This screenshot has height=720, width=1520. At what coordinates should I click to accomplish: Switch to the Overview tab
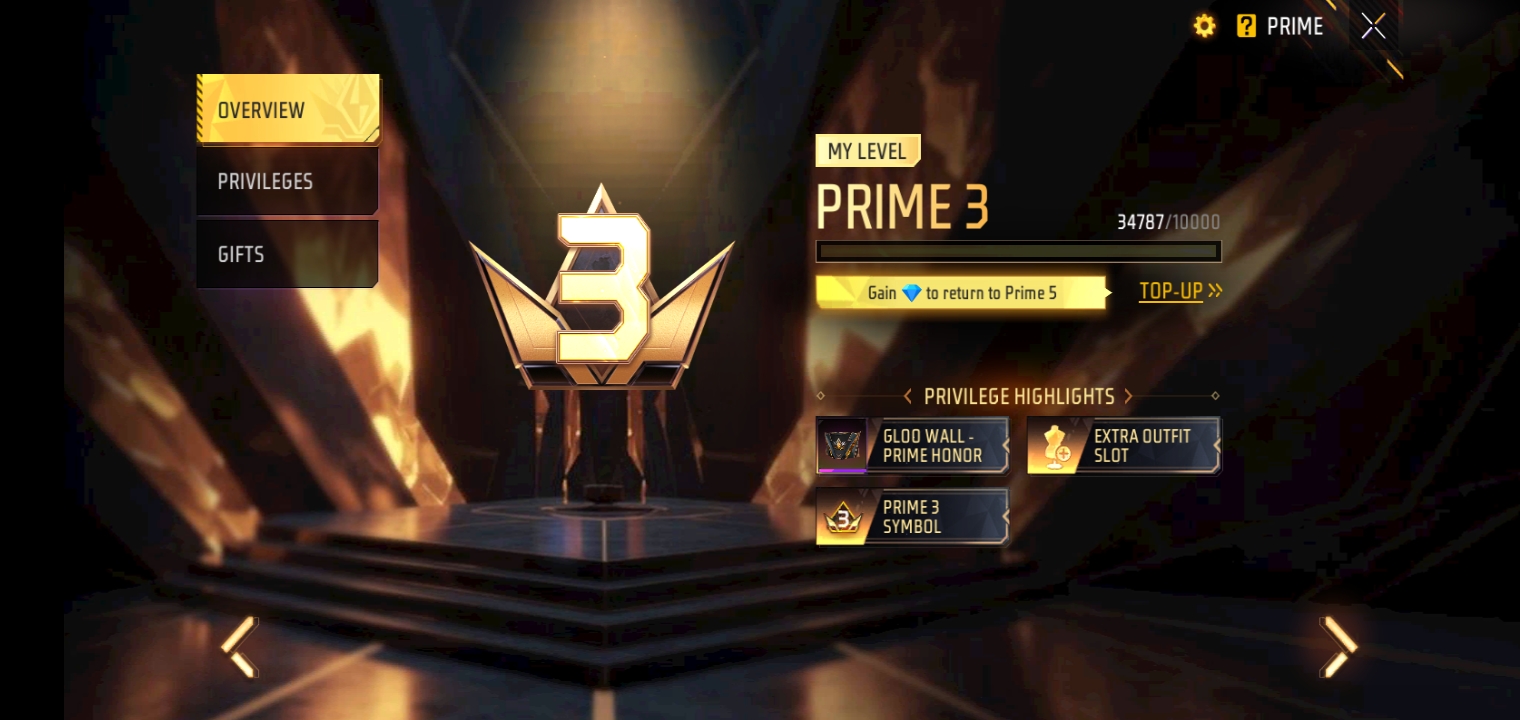[x=288, y=109]
